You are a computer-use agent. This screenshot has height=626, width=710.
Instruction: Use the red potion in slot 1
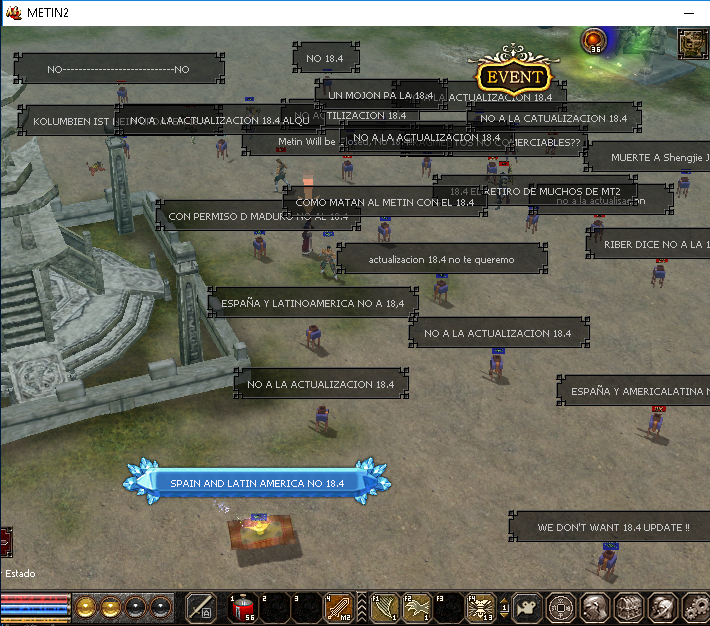pos(244,608)
